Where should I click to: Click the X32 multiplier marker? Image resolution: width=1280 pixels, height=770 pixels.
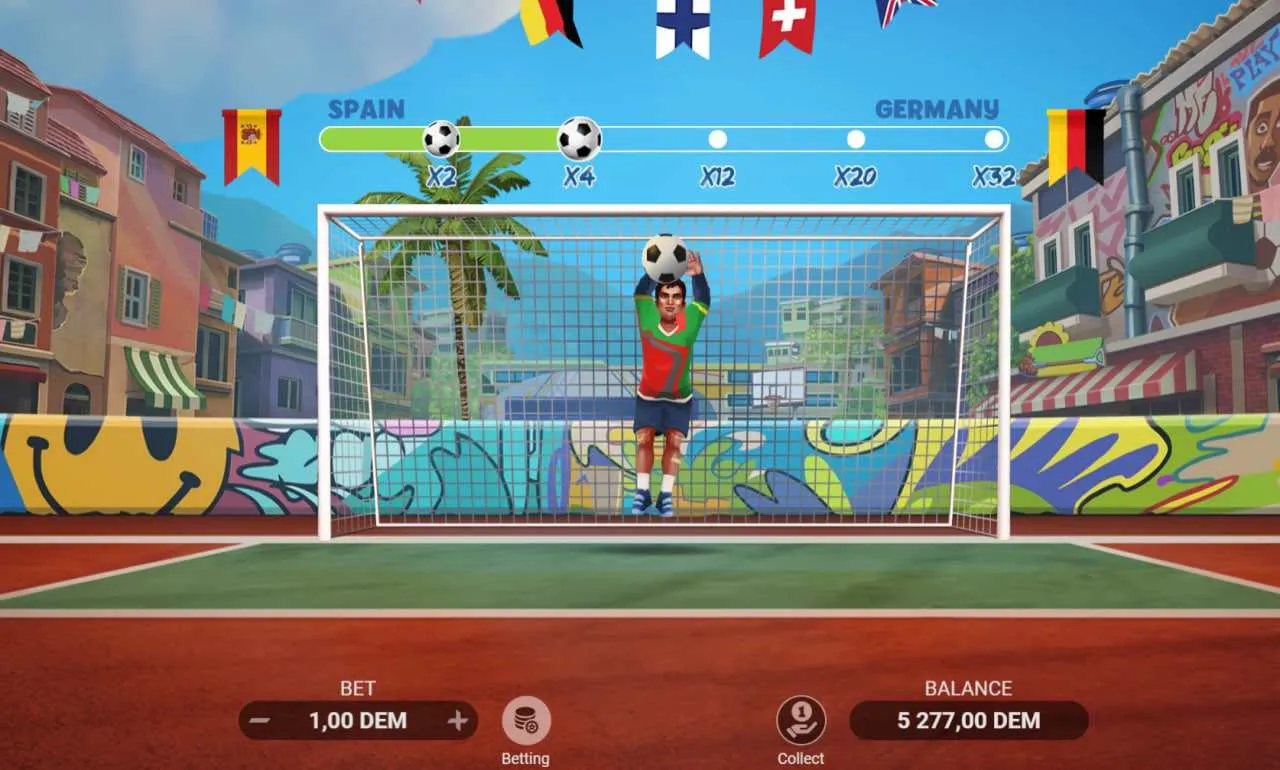tap(992, 139)
